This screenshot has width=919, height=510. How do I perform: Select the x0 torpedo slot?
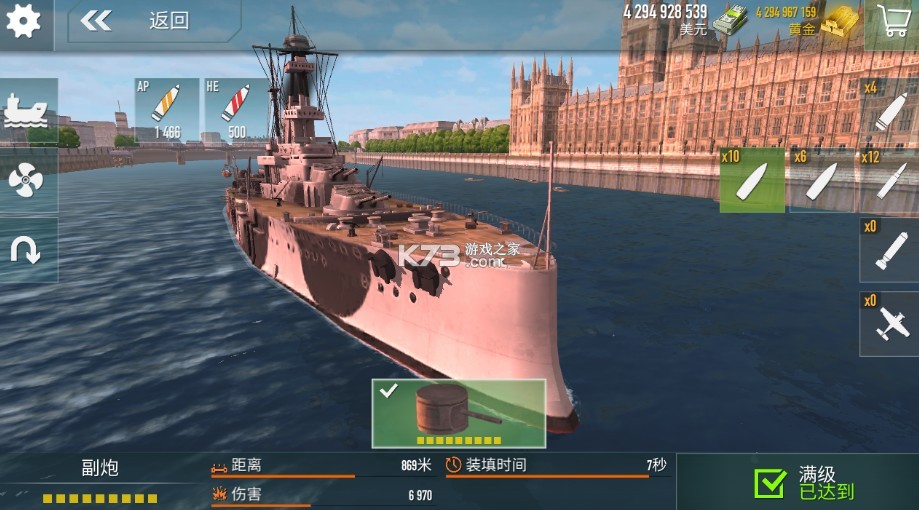(889, 251)
